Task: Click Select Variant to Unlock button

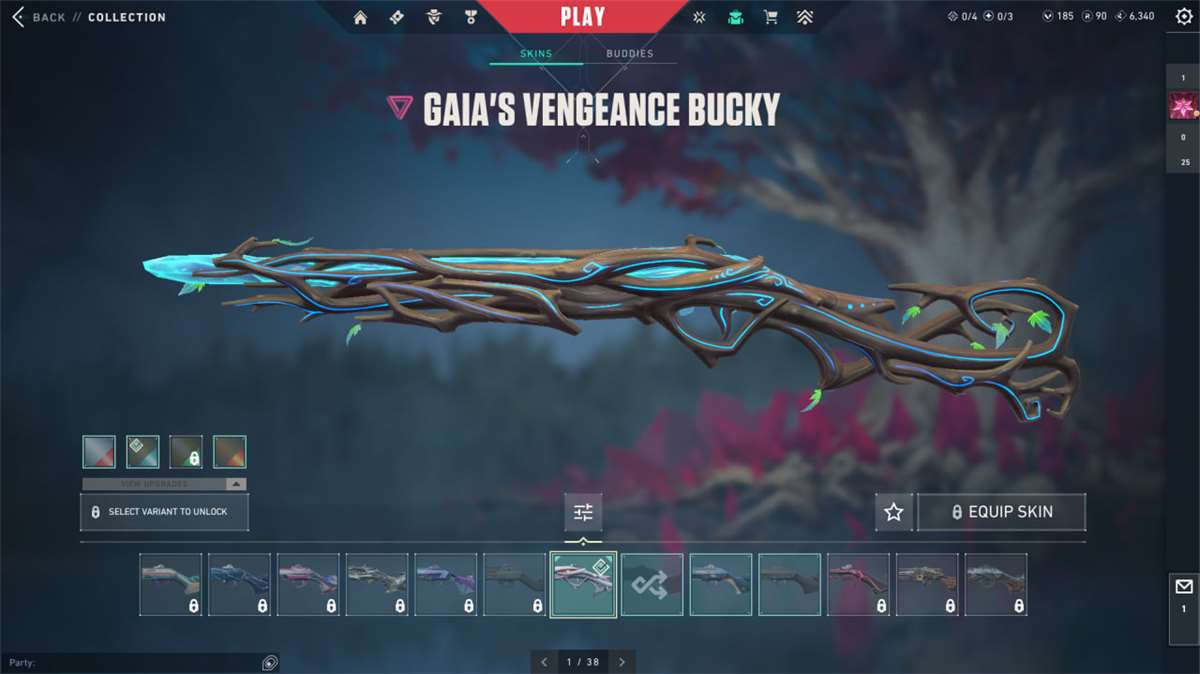Action: 164,512
